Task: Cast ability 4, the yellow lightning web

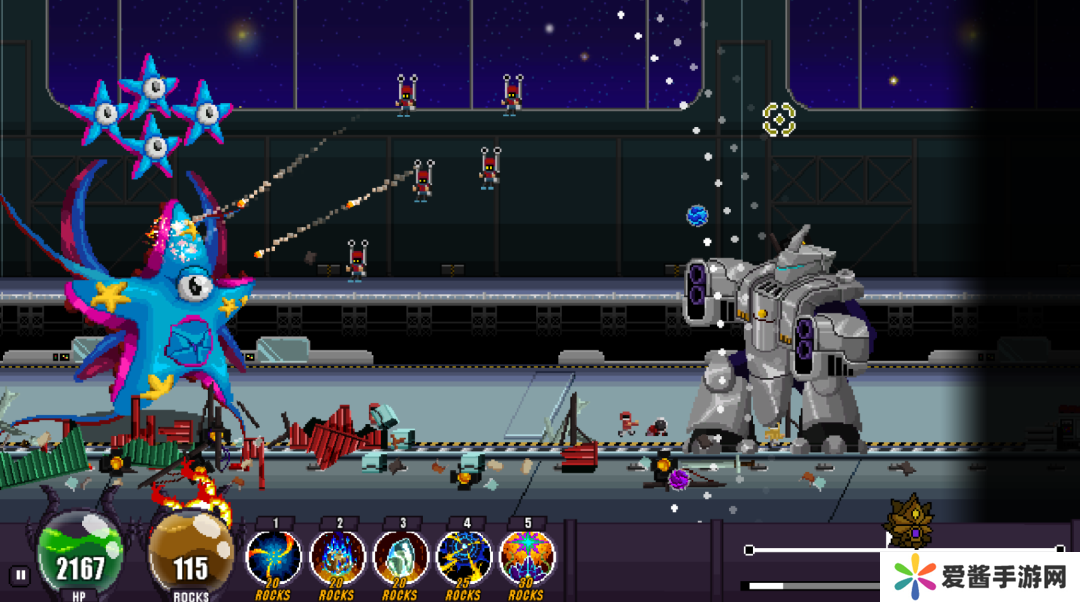Action: pos(464,558)
